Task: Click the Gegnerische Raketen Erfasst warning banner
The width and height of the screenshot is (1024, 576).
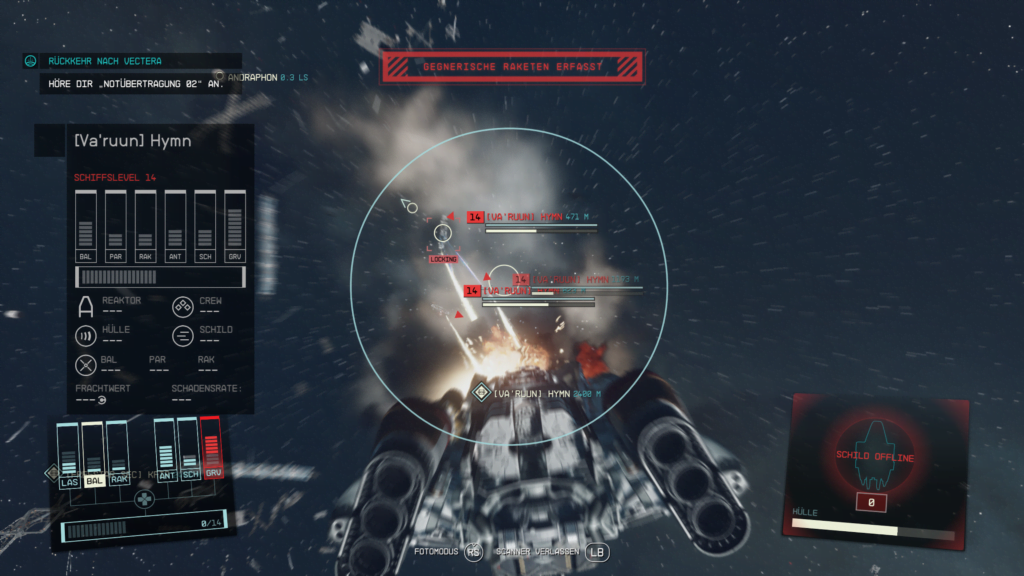Action: (x=512, y=67)
